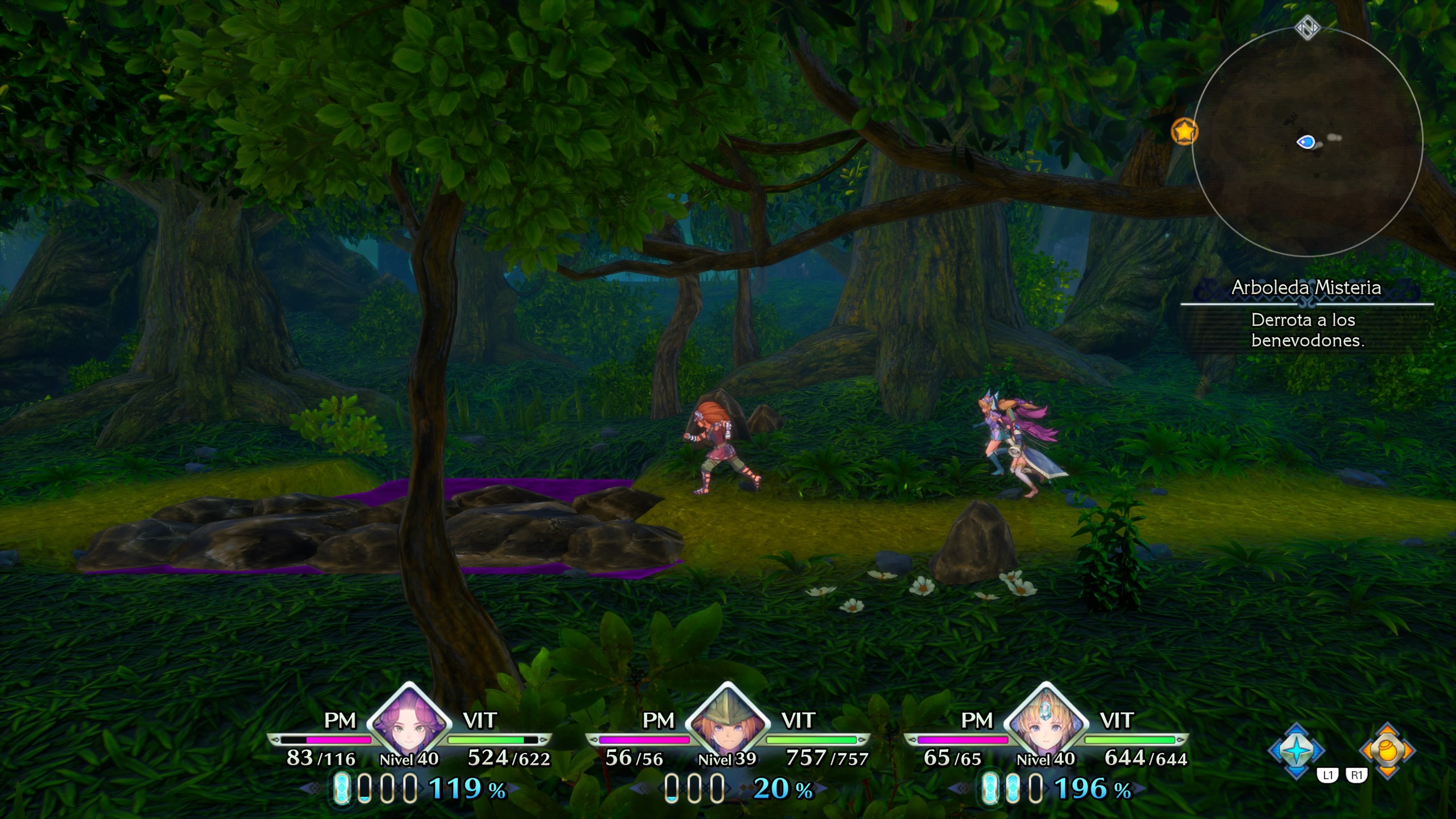Viewport: 1456px width, 819px height.
Task: Click the Nivel 40 label under the left portrait
Action: (409, 759)
